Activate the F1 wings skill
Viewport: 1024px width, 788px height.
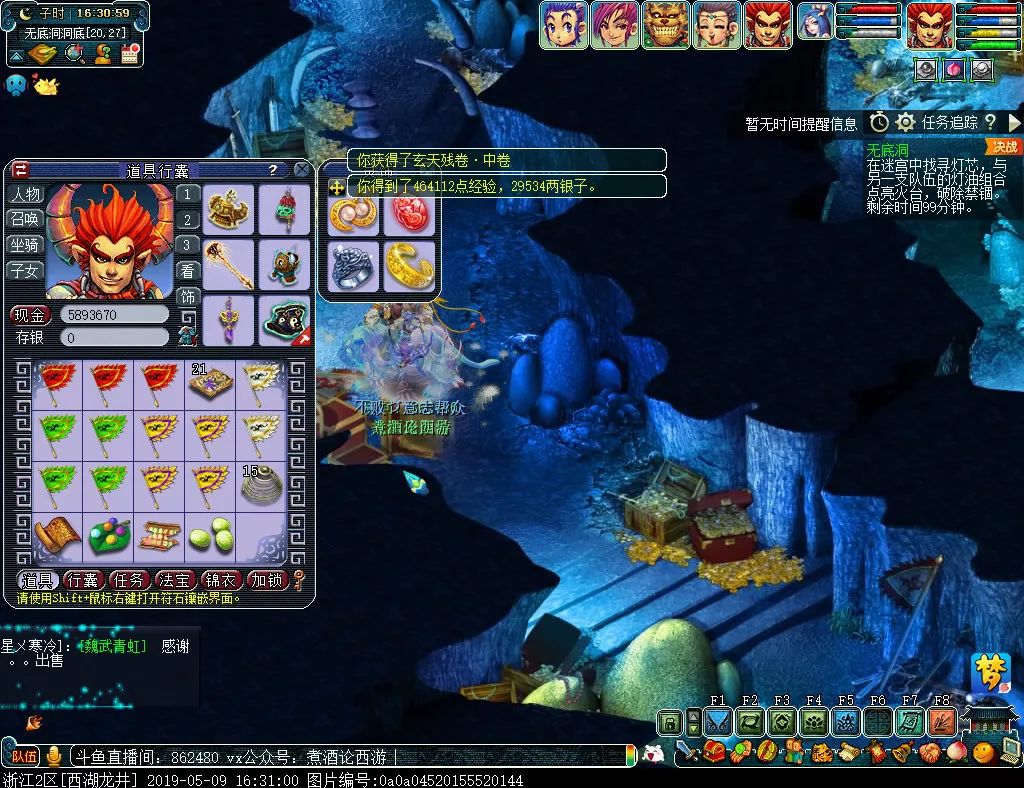pyautogui.click(x=718, y=722)
